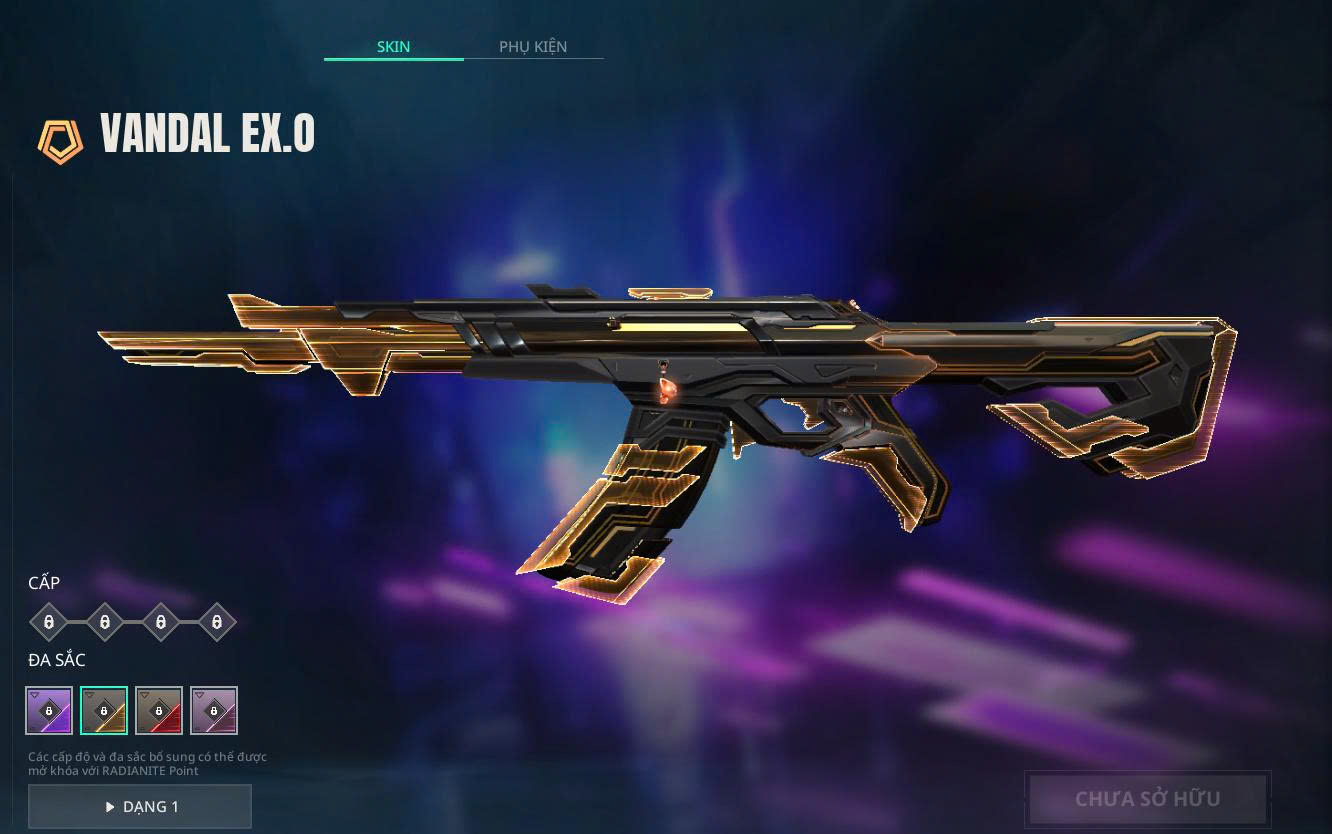Switch to the PHỤ KIỆN tab
Image resolution: width=1332 pixels, height=834 pixels.
(x=533, y=47)
